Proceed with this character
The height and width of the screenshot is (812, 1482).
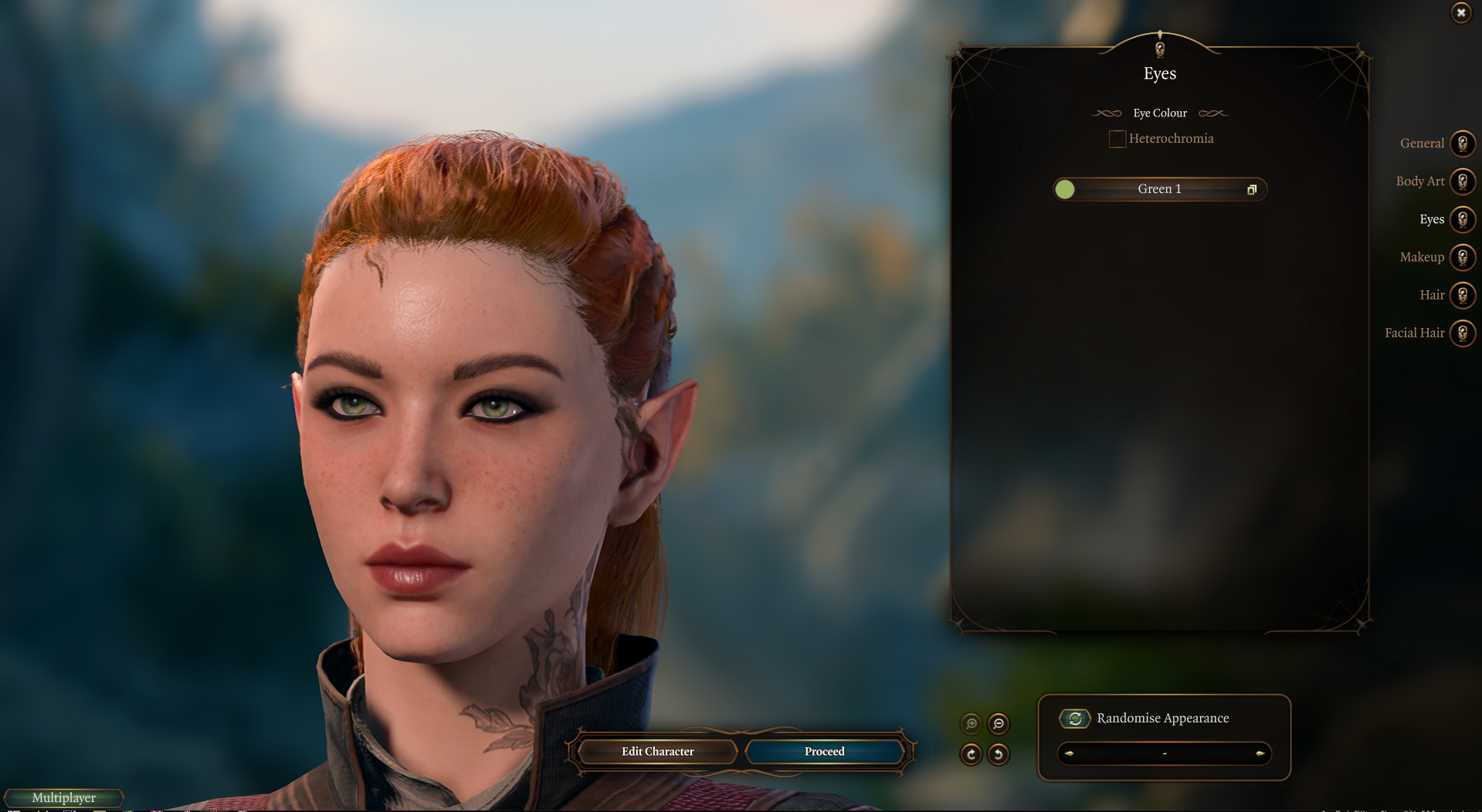tap(824, 751)
